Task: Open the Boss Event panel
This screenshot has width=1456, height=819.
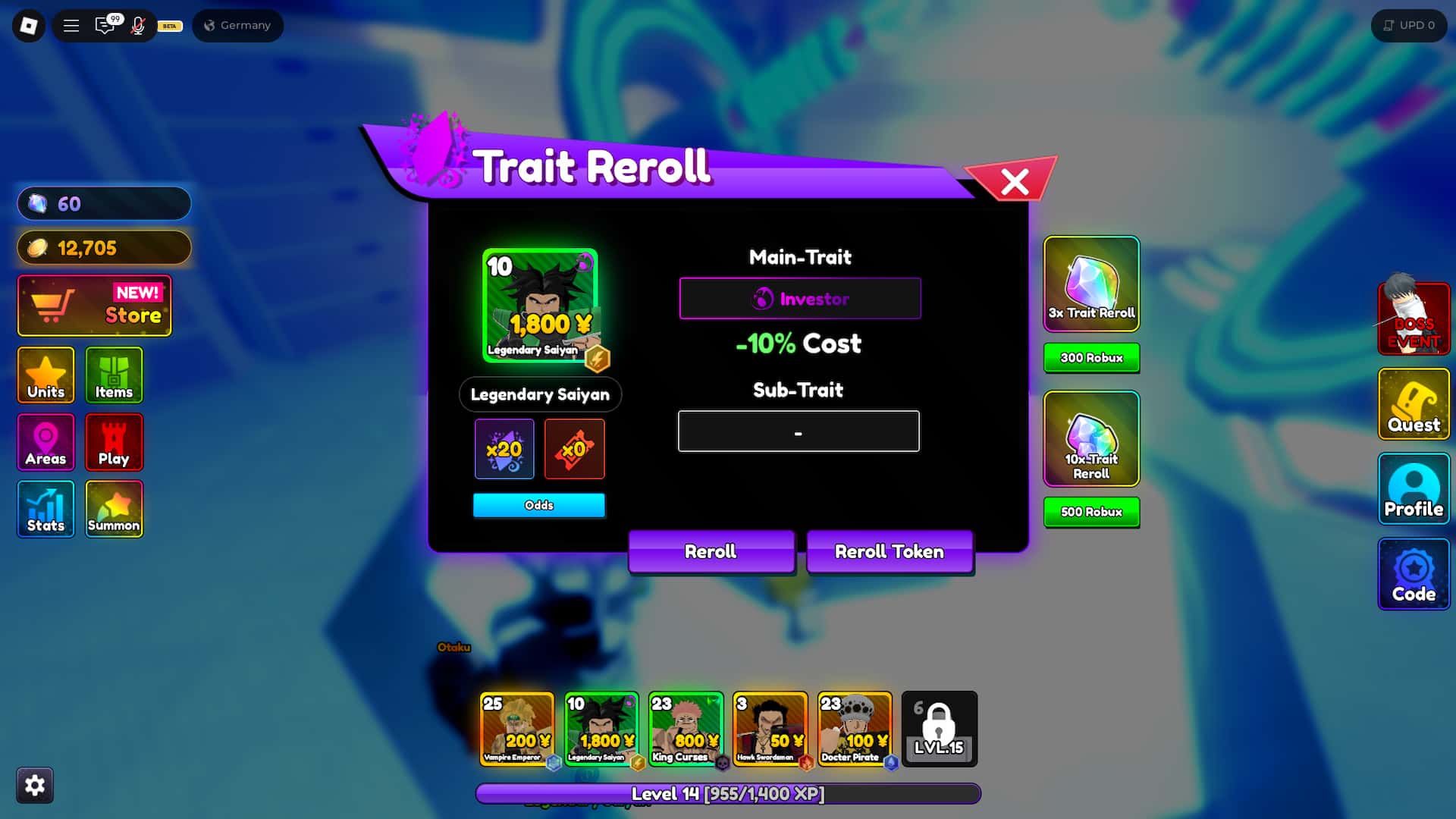Action: (1414, 318)
